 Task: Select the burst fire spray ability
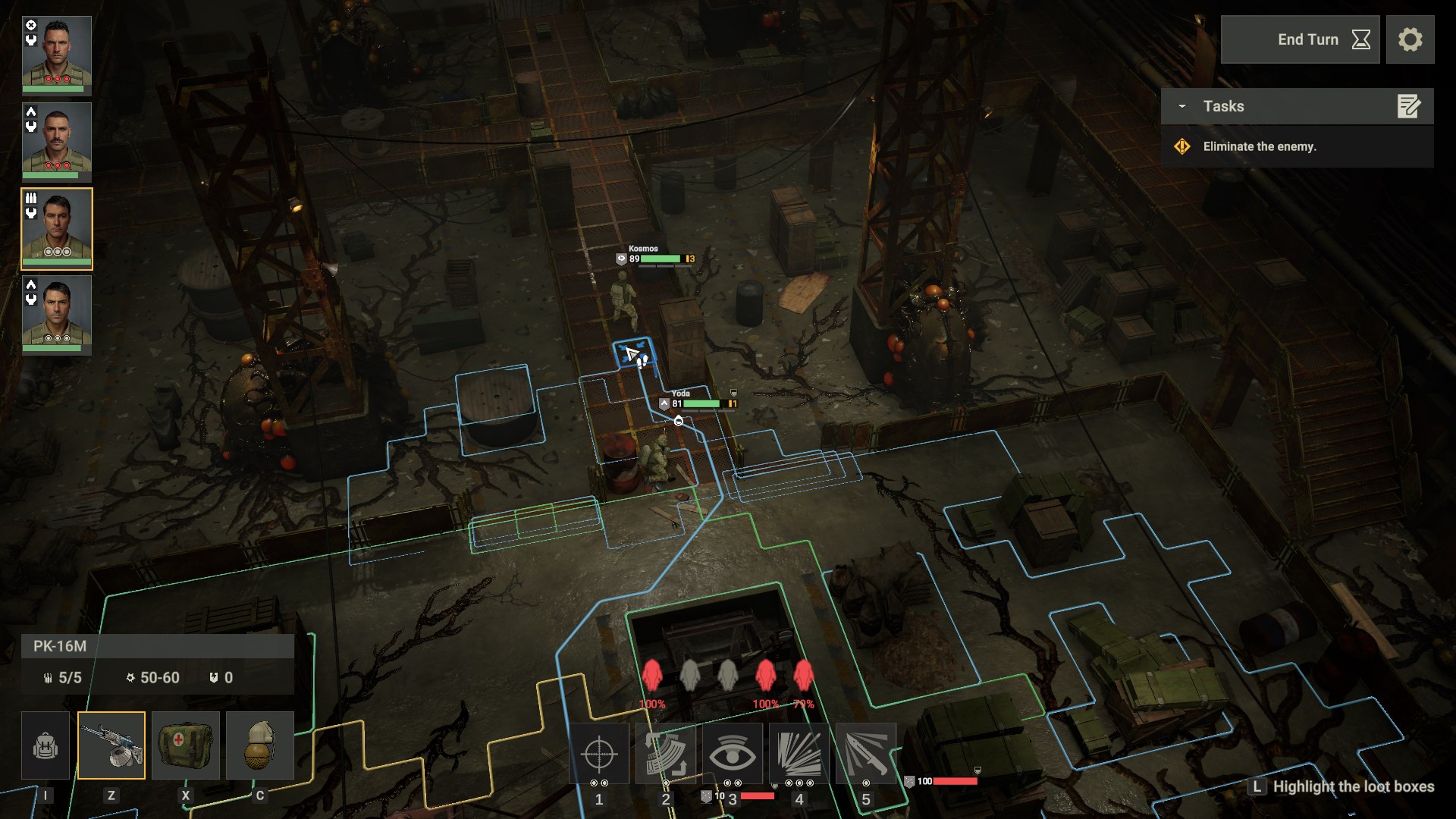coord(799,753)
